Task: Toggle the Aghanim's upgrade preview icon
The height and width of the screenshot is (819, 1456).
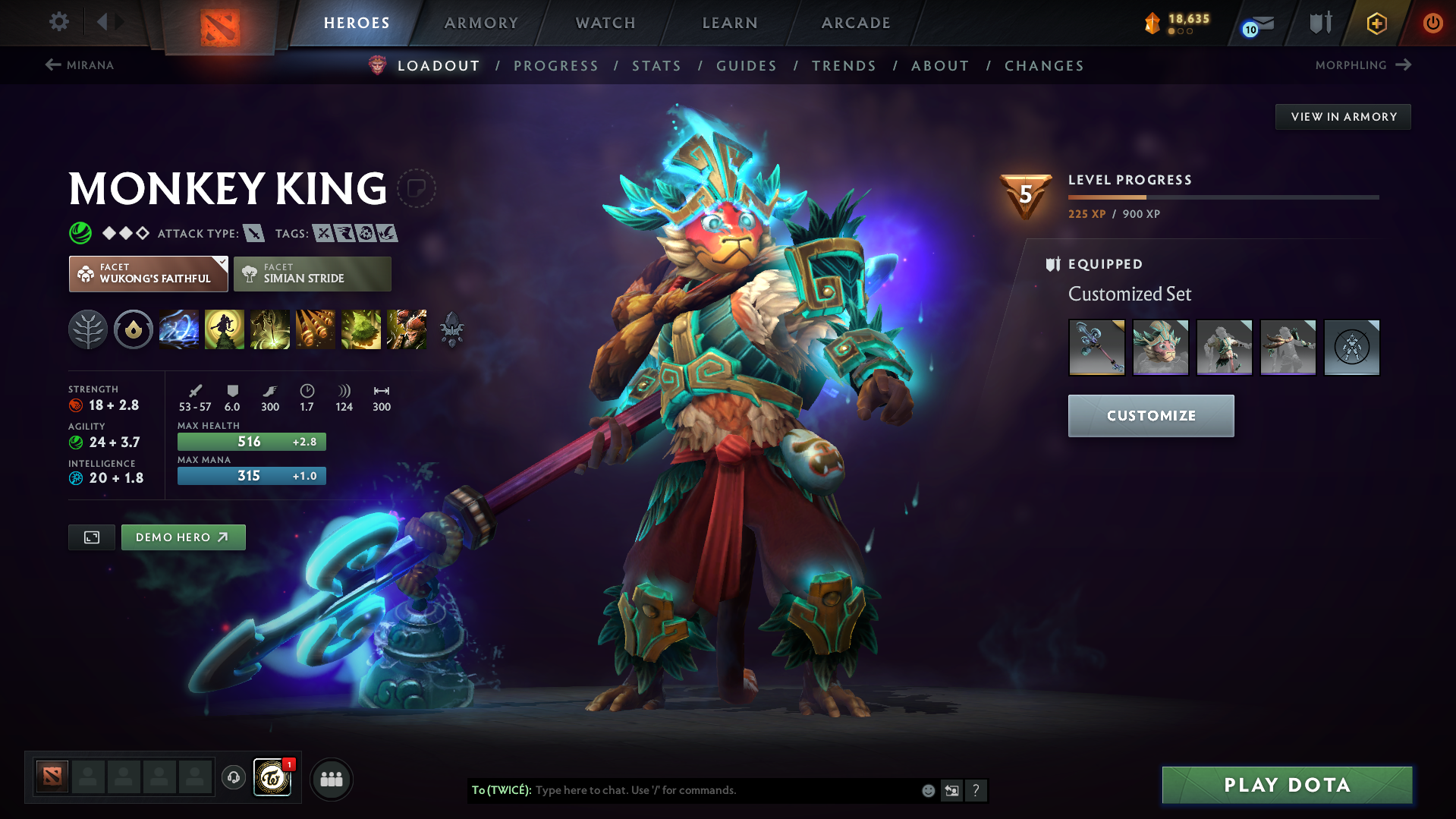Action: click(x=452, y=329)
